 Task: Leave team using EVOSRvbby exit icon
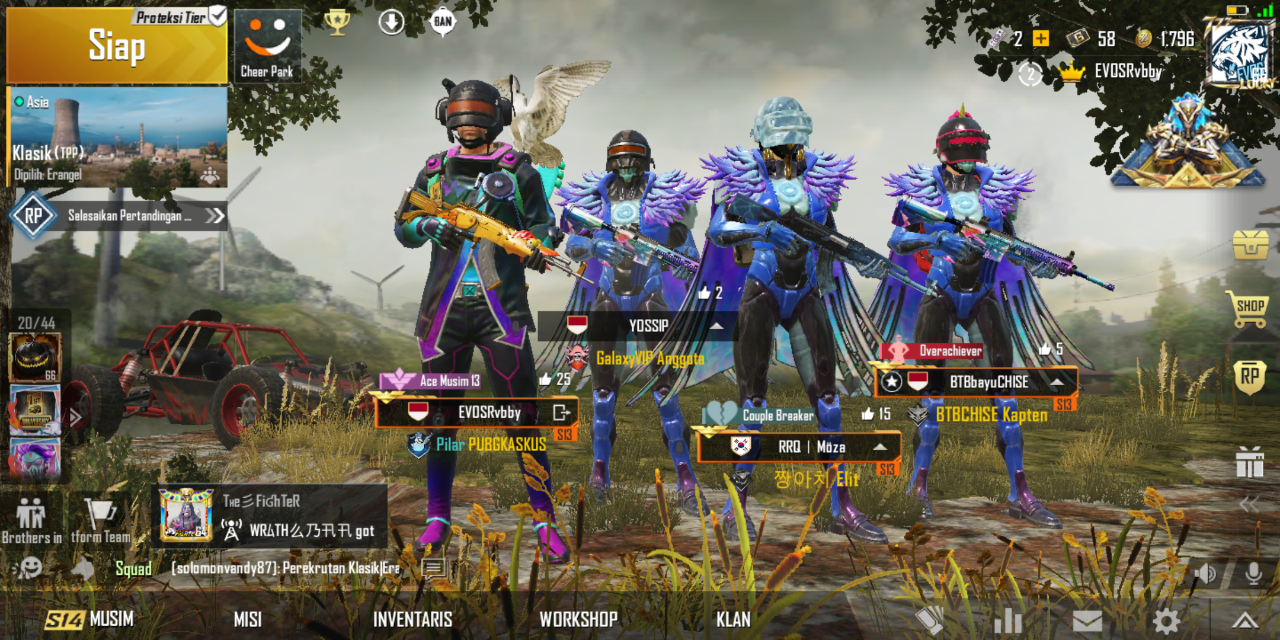click(x=561, y=412)
